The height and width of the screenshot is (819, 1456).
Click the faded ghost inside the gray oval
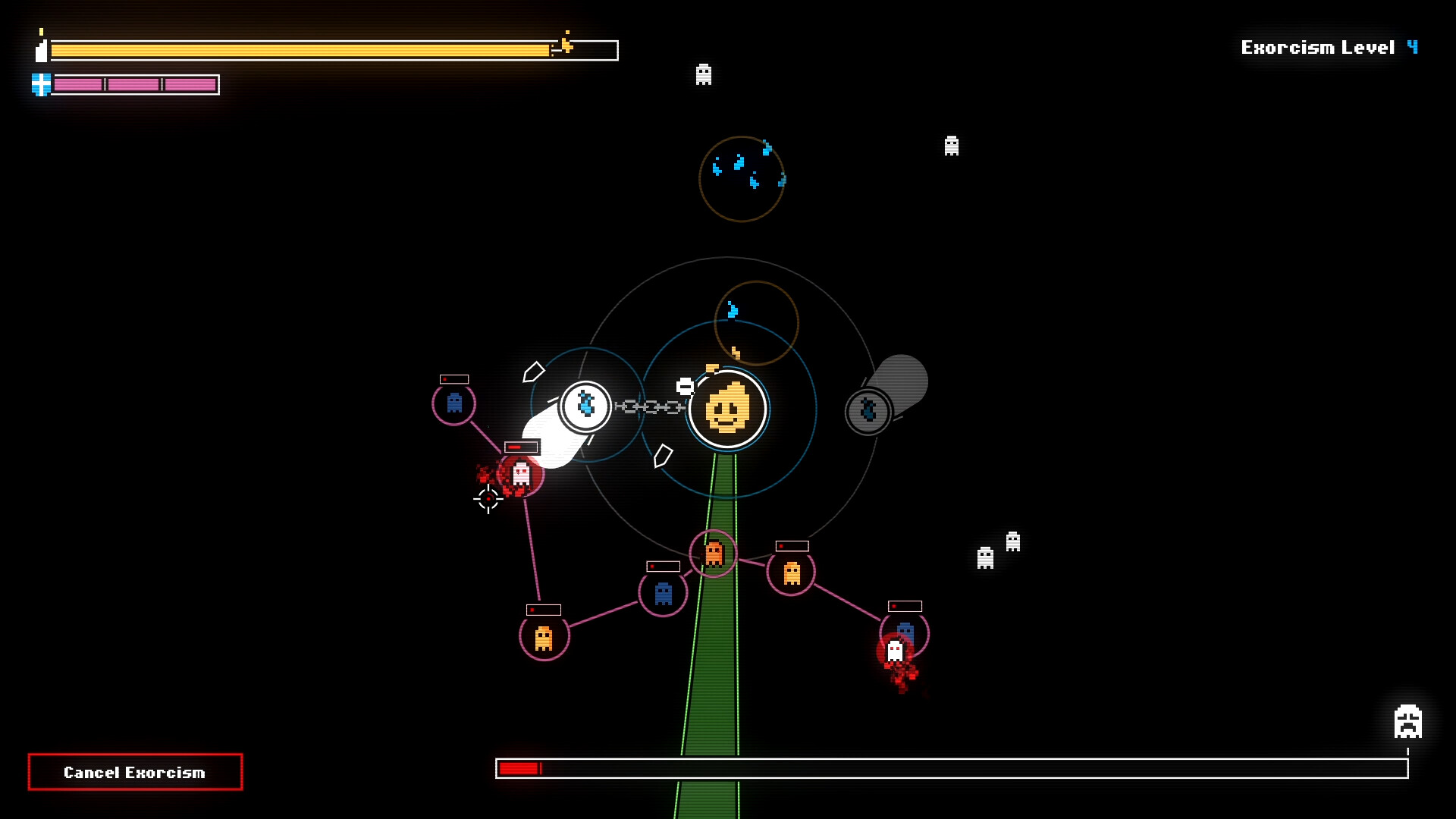point(868,411)
